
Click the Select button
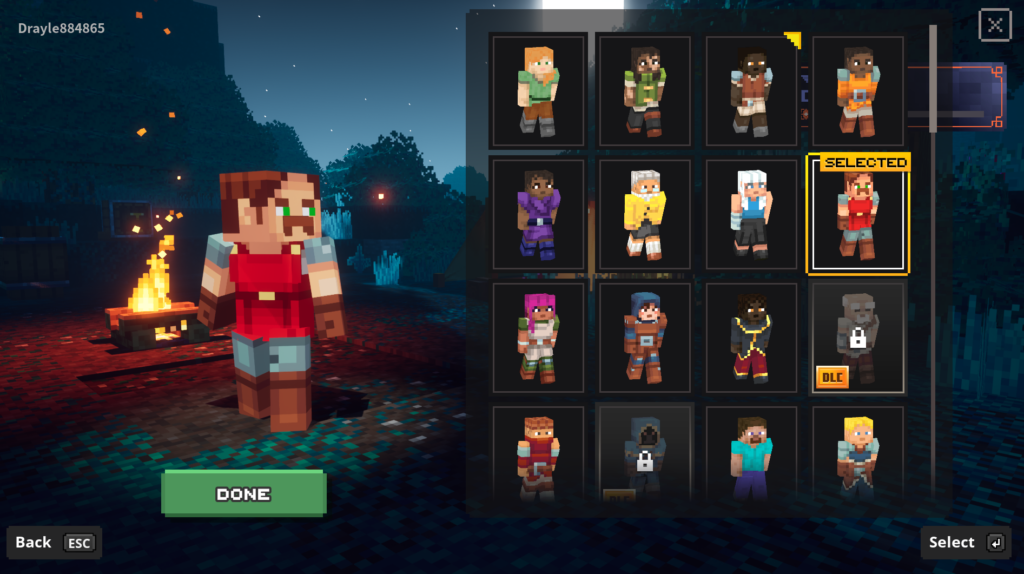click(965, 543)
